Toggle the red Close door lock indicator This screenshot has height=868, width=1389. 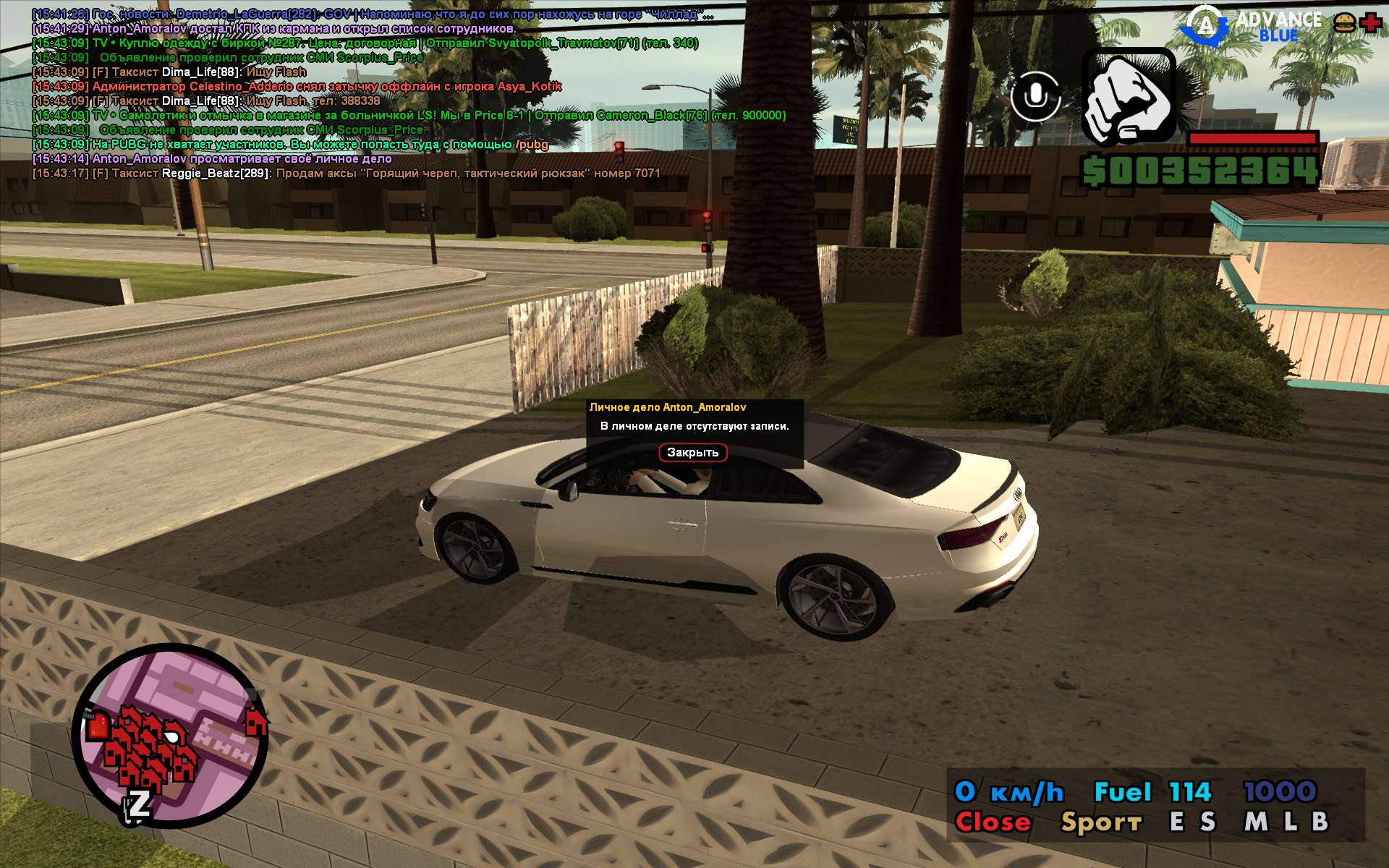pos(993,822)
